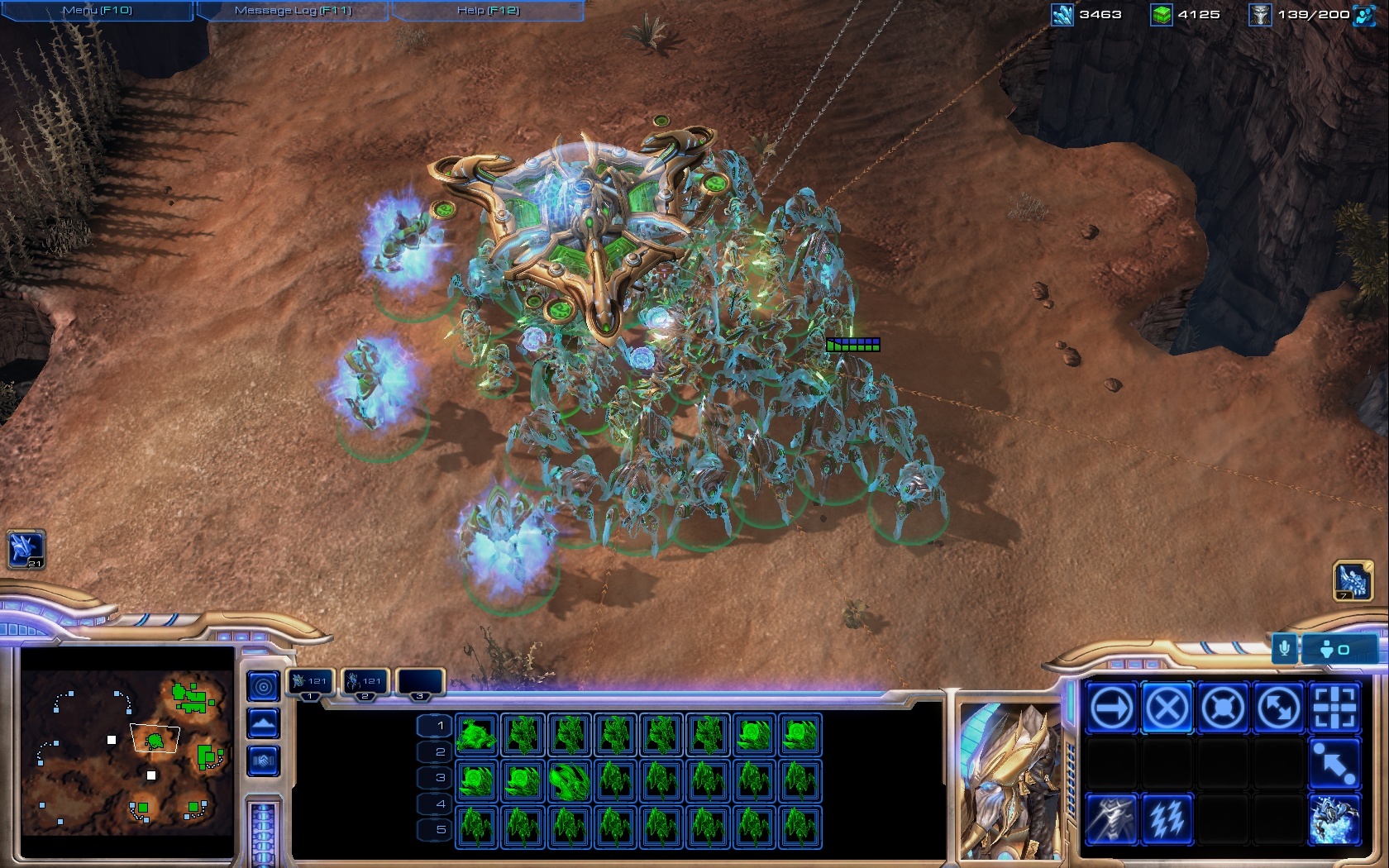Use the Archon Warp merge ability
This screenshot has width=1389, height=868.
1334,819
